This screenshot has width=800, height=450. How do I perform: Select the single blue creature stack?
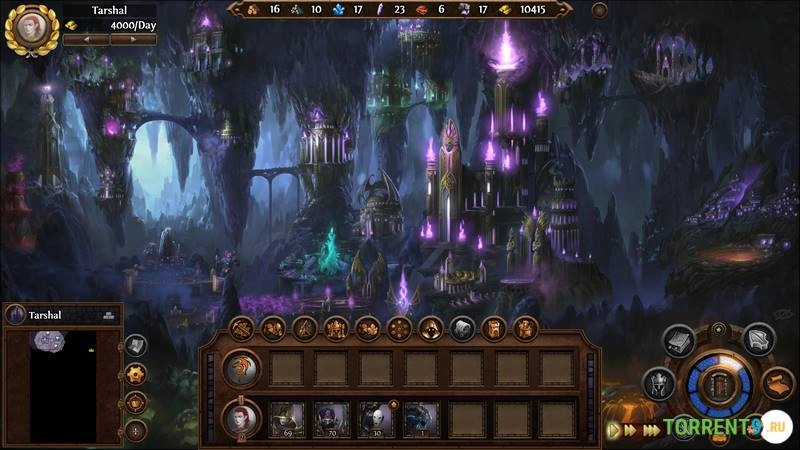click(420, 418)
